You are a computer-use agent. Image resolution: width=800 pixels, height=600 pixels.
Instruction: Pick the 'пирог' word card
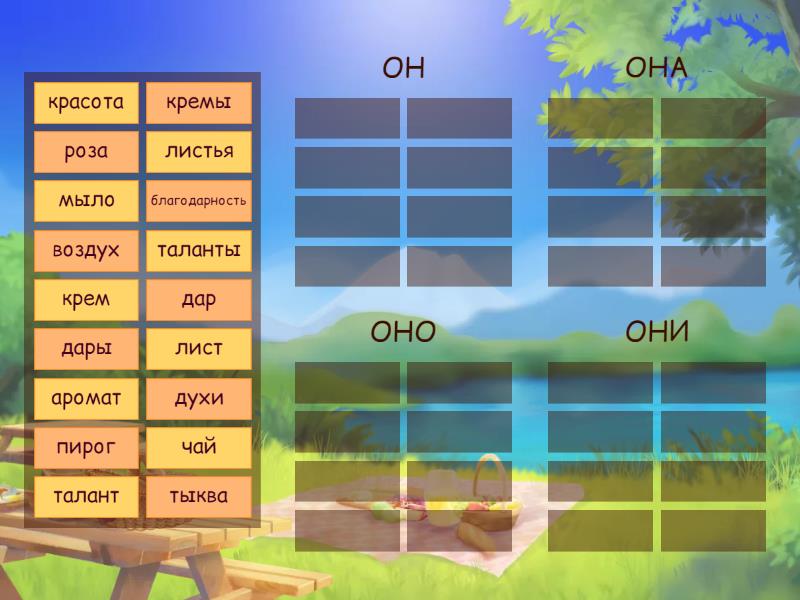86,448
